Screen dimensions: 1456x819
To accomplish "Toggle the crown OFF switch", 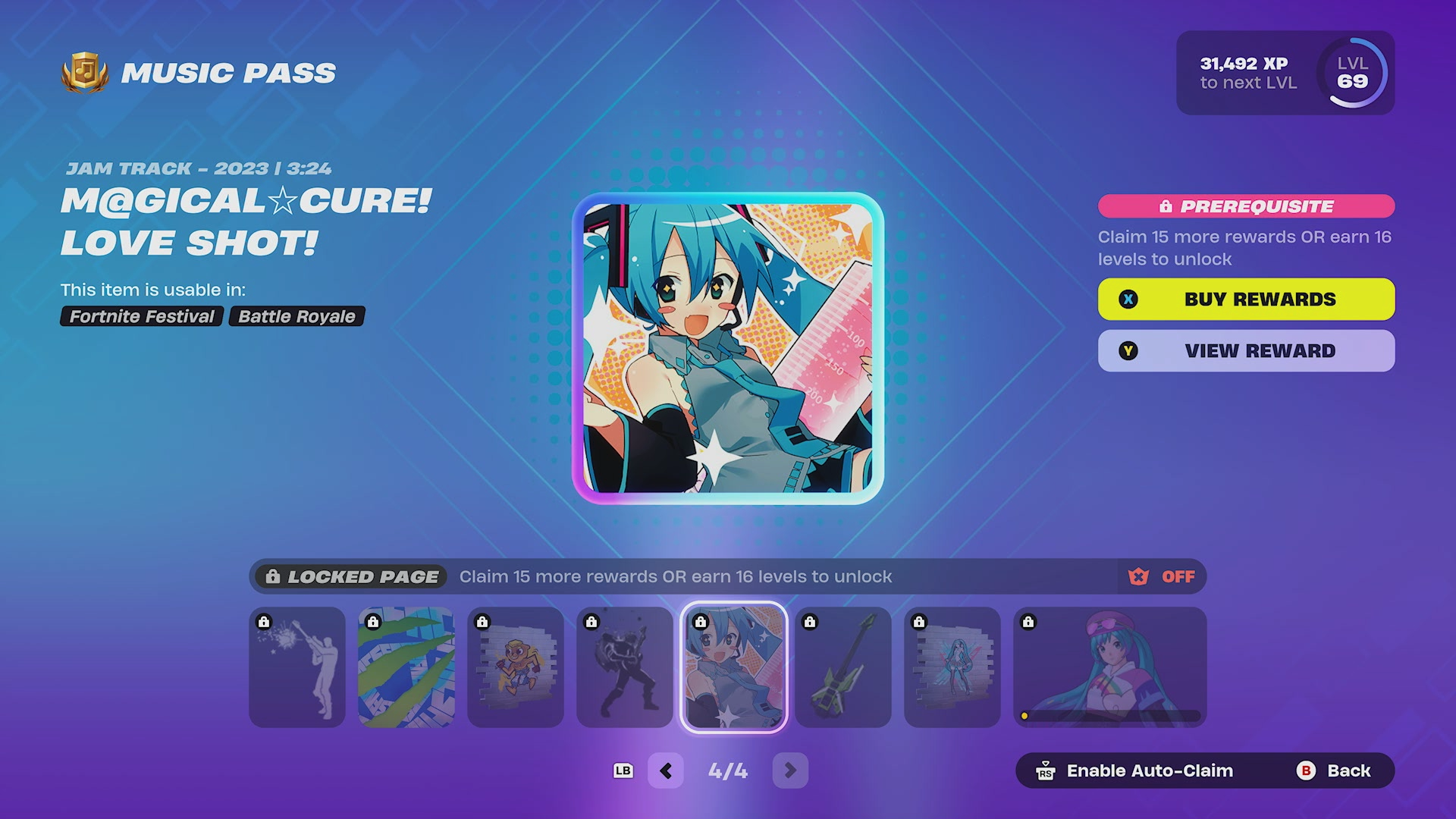I will coord(1162,576).
